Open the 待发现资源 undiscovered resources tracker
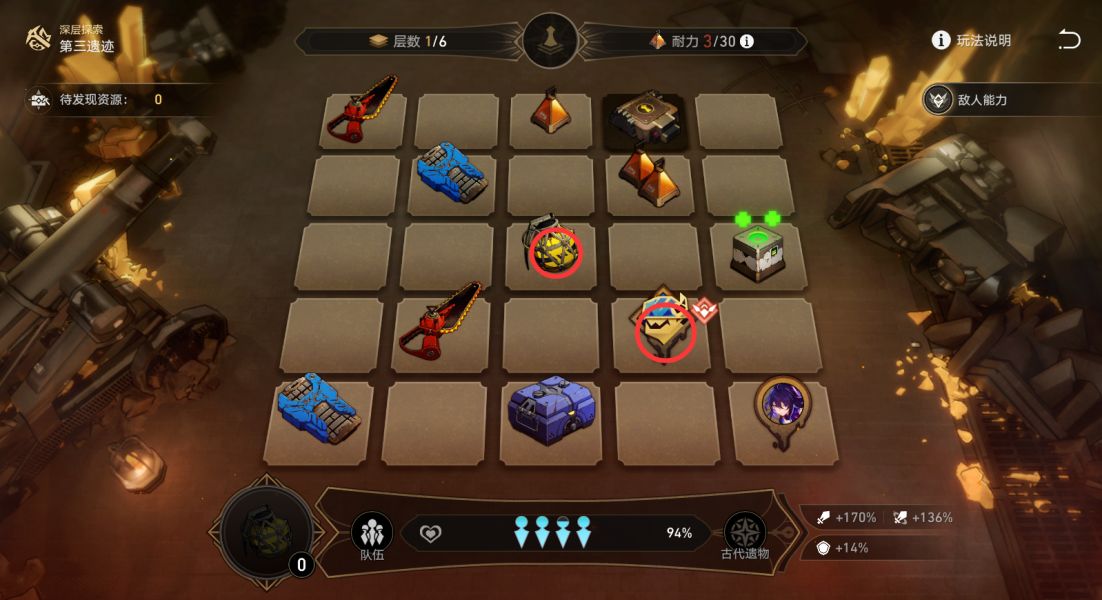The height and width of the screenshot is (600, 1102). [x=97, y=99]
